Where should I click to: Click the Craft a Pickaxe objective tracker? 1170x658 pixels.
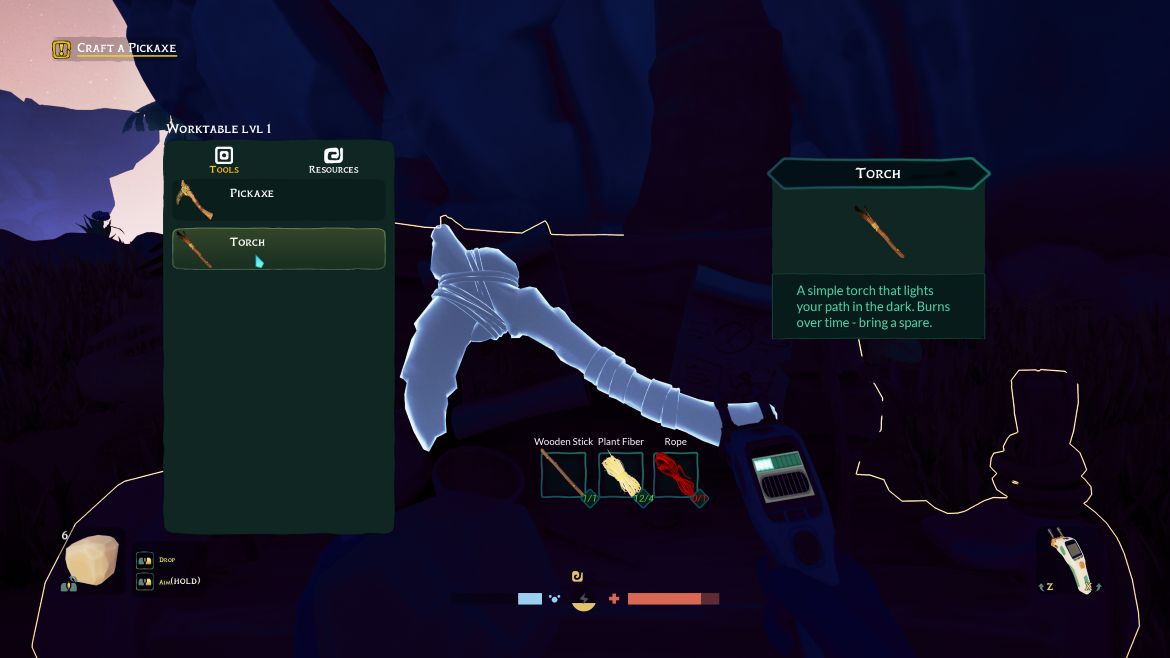point(115,48)
